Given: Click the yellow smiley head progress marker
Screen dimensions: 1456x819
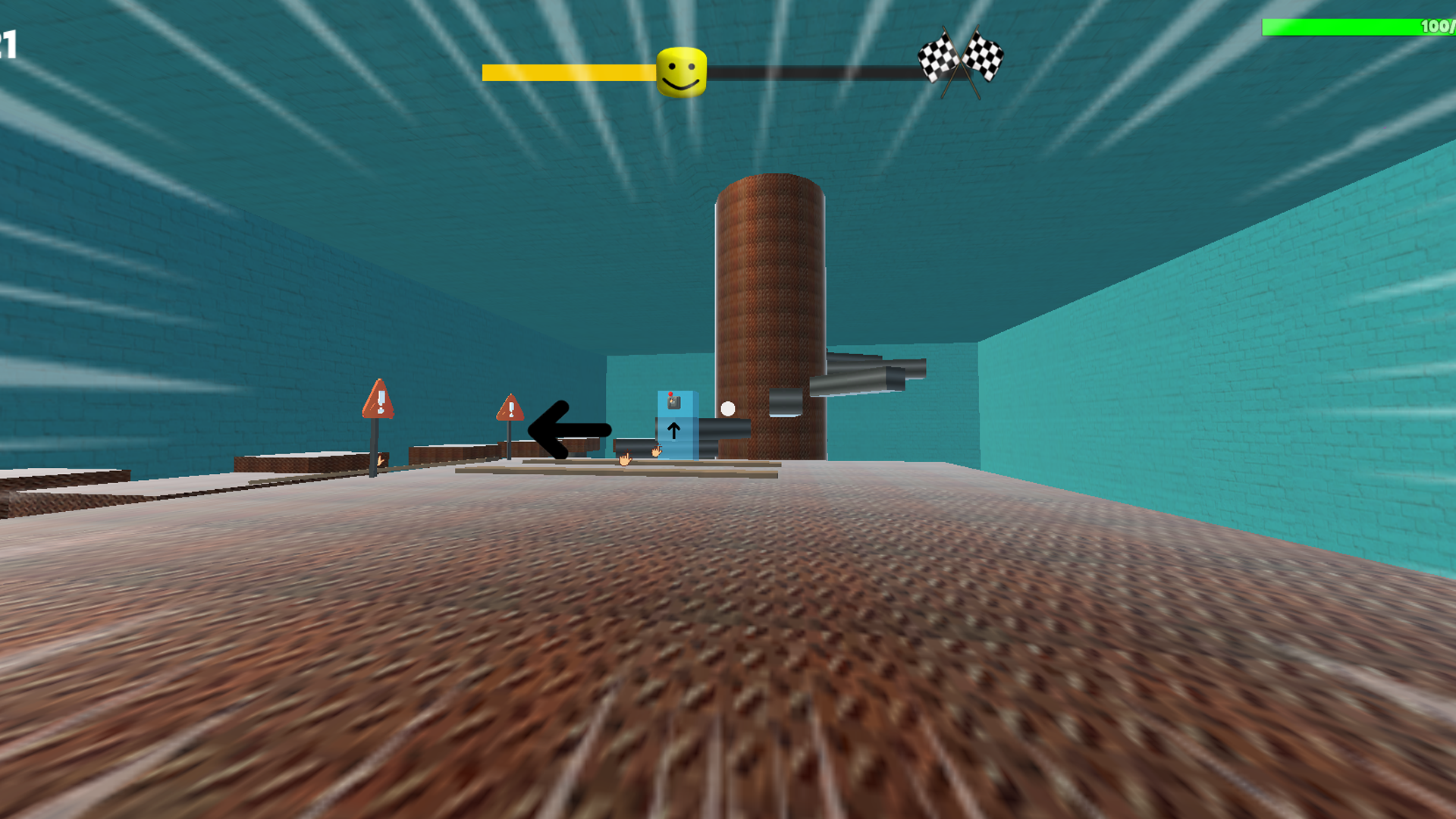Looking at the screenshot, I should coord(680,71).
